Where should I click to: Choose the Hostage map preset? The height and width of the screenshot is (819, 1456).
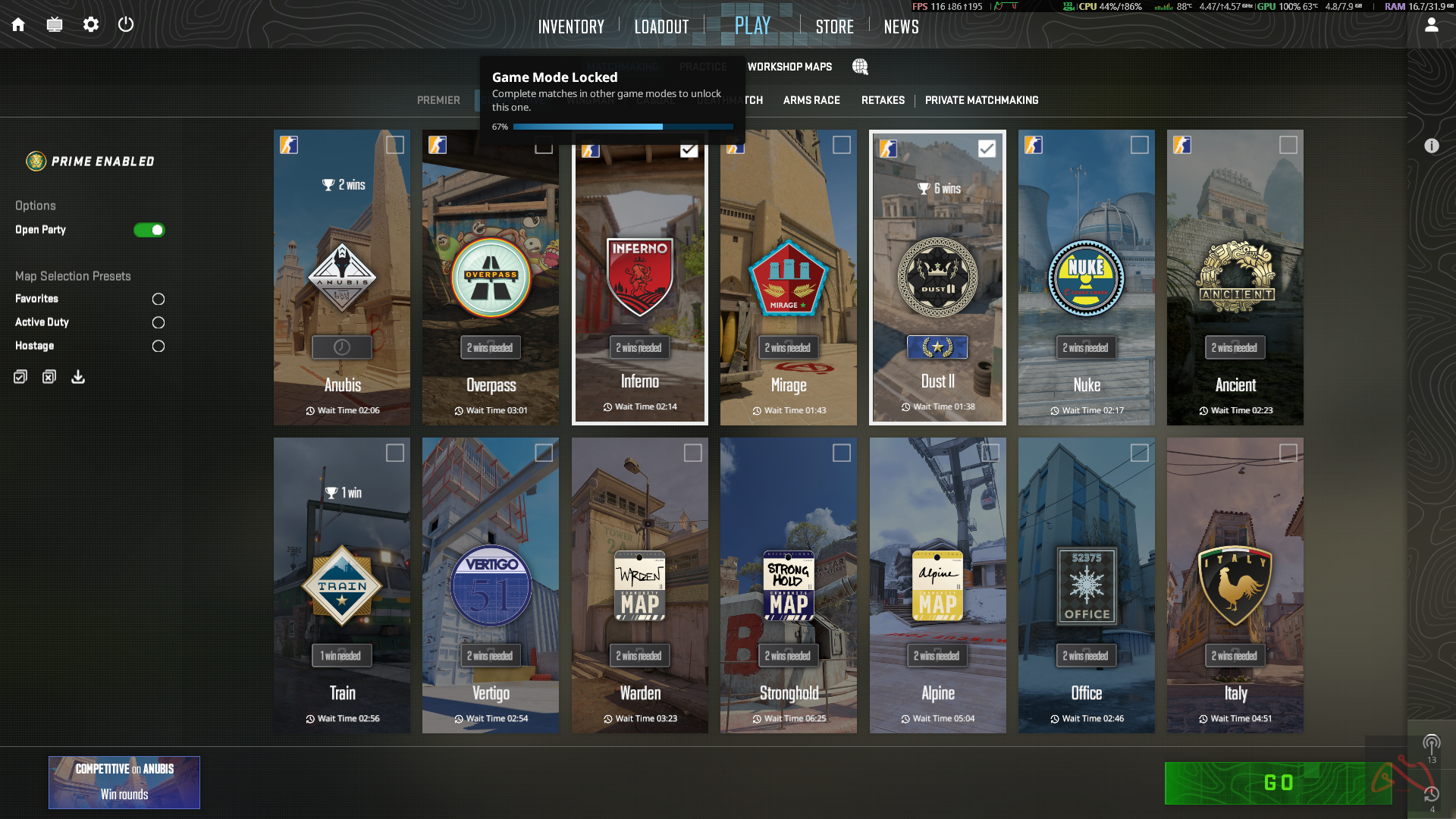click(x=158, y=346)
